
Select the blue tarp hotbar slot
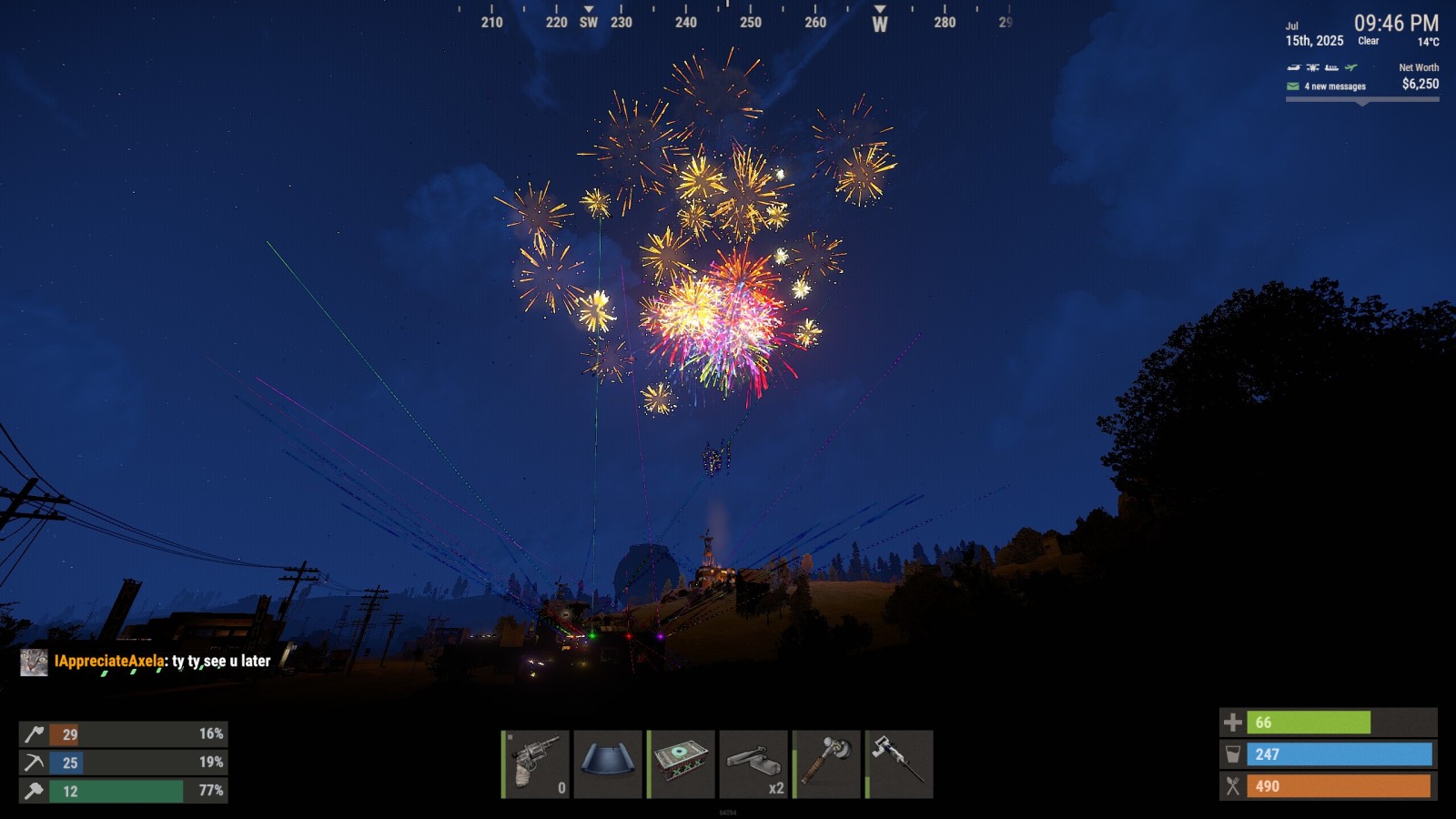608,764
